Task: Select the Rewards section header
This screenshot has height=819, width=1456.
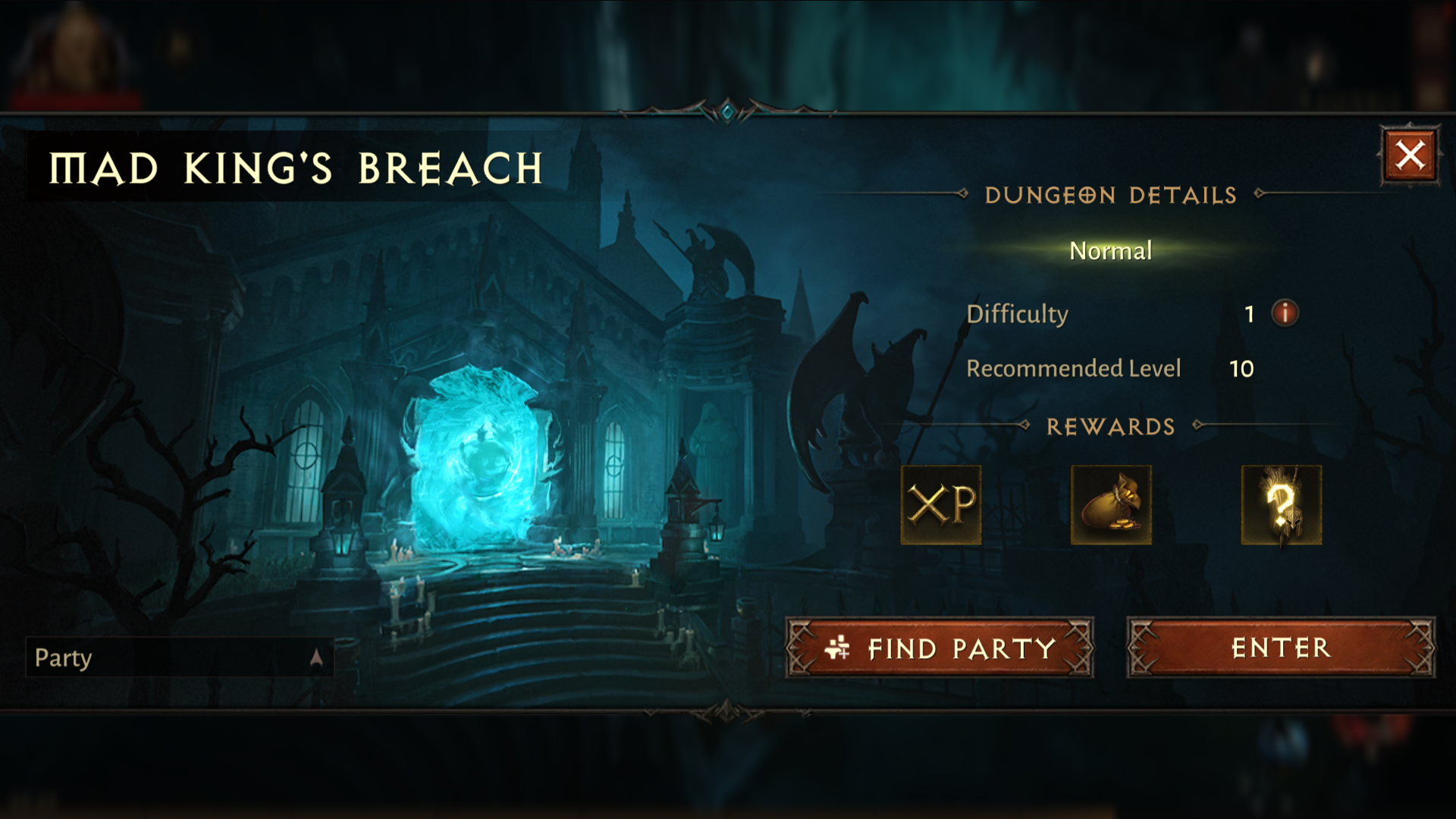Action: point(1111,426)
